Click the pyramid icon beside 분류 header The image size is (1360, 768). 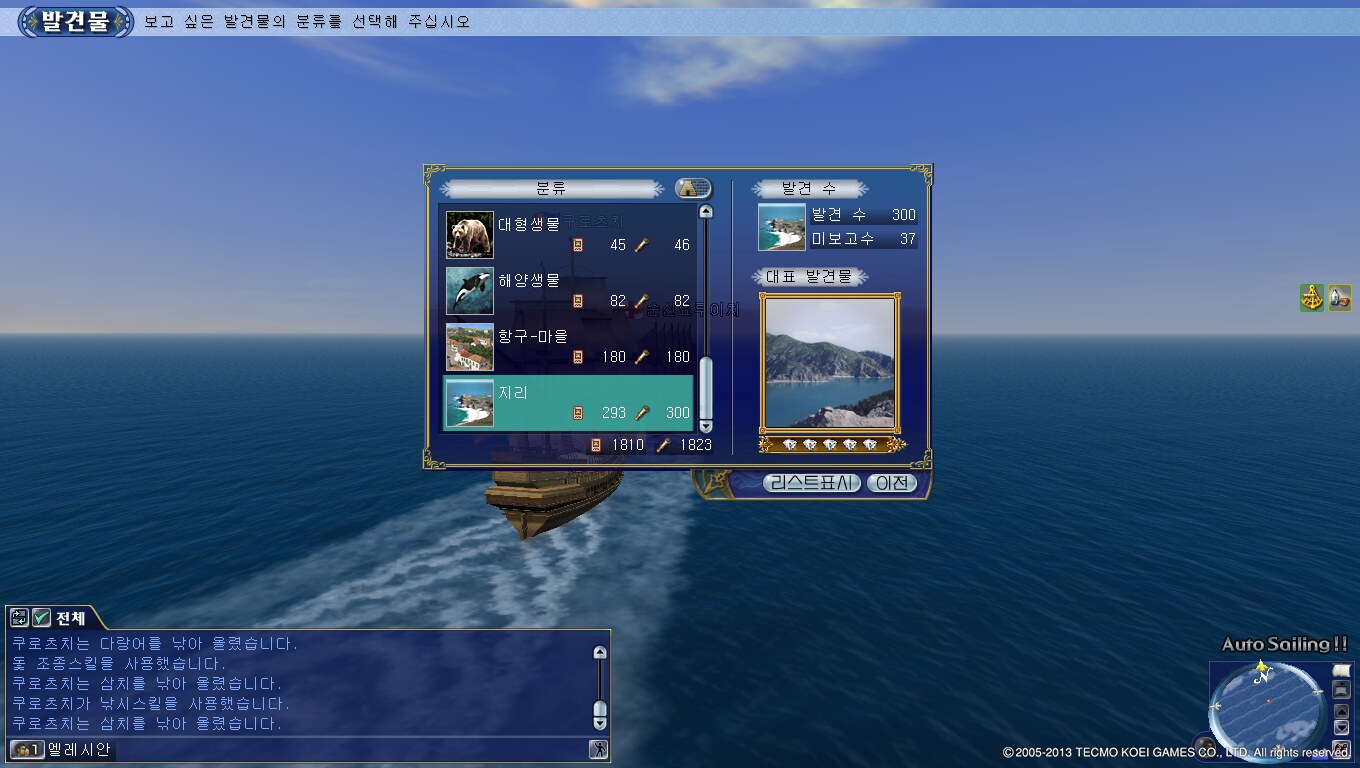(x=692, y=188)
